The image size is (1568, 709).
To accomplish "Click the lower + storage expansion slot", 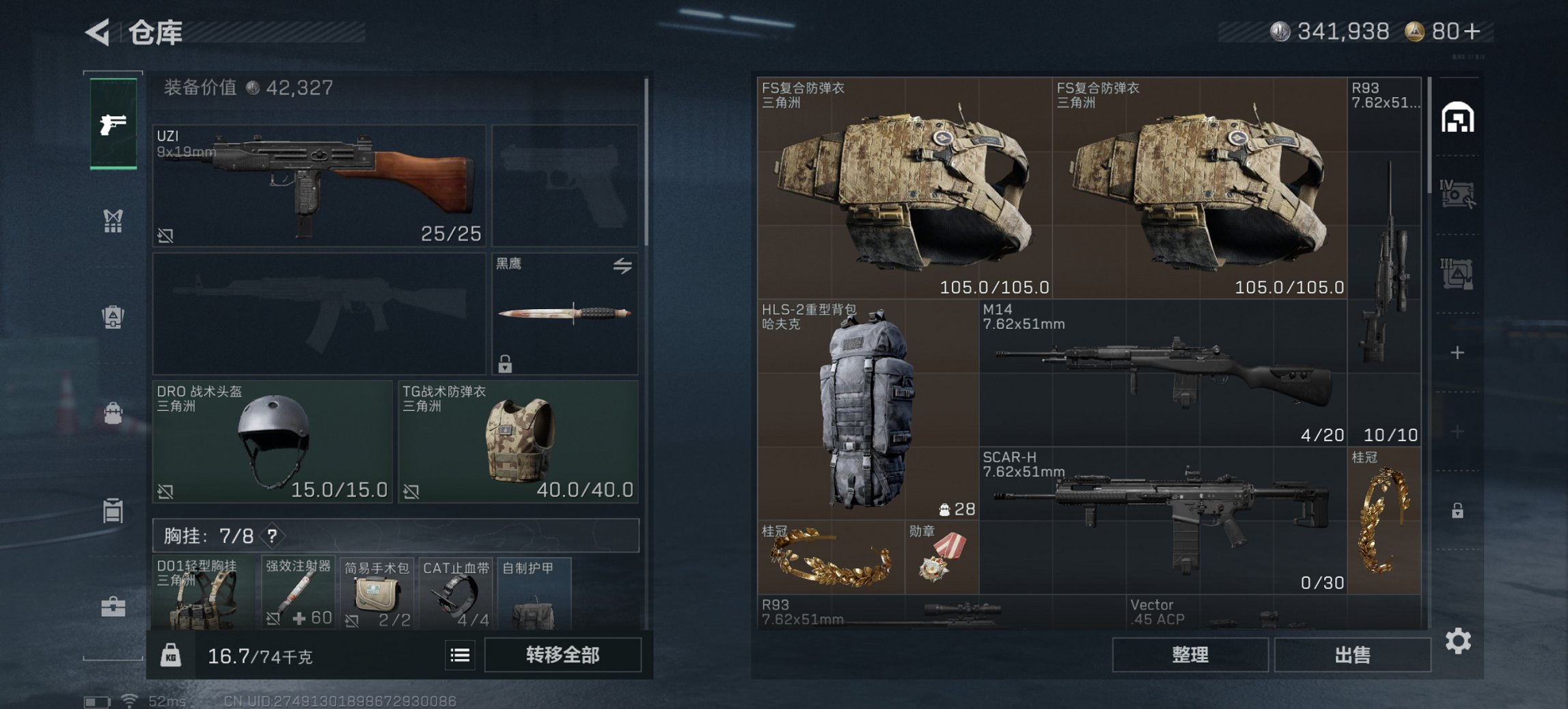I will (x=1458, y=432).
